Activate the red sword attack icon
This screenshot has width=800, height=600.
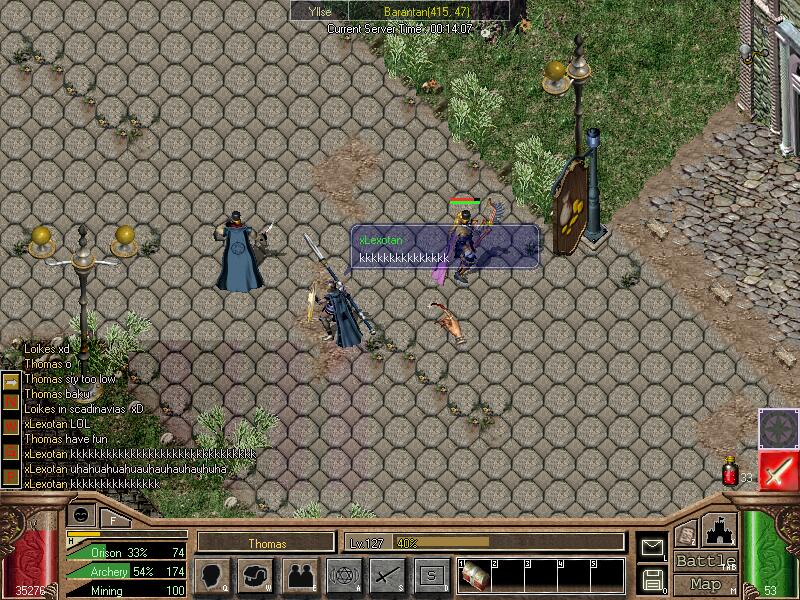click(x=777, y=470)
